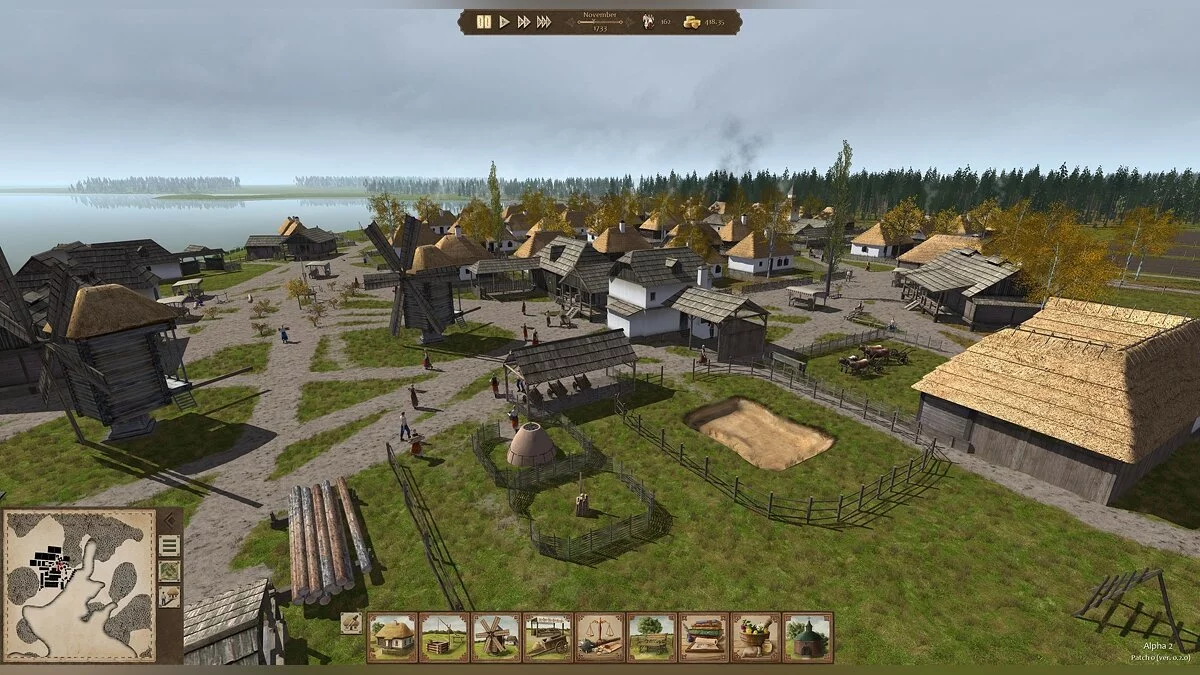Select the water well building category
The width and height of the screenshot is (1200, 675).
444,637
